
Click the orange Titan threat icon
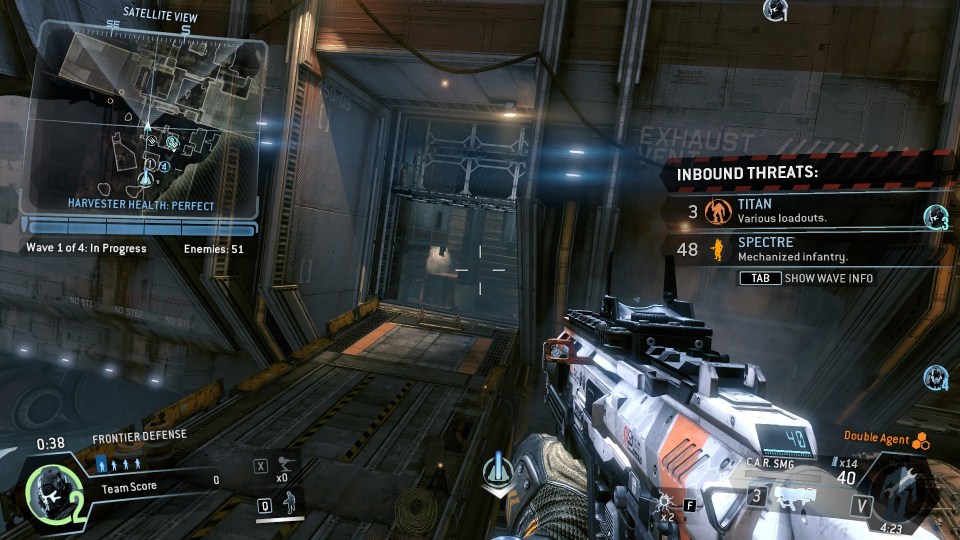click(x=716, y=211)
